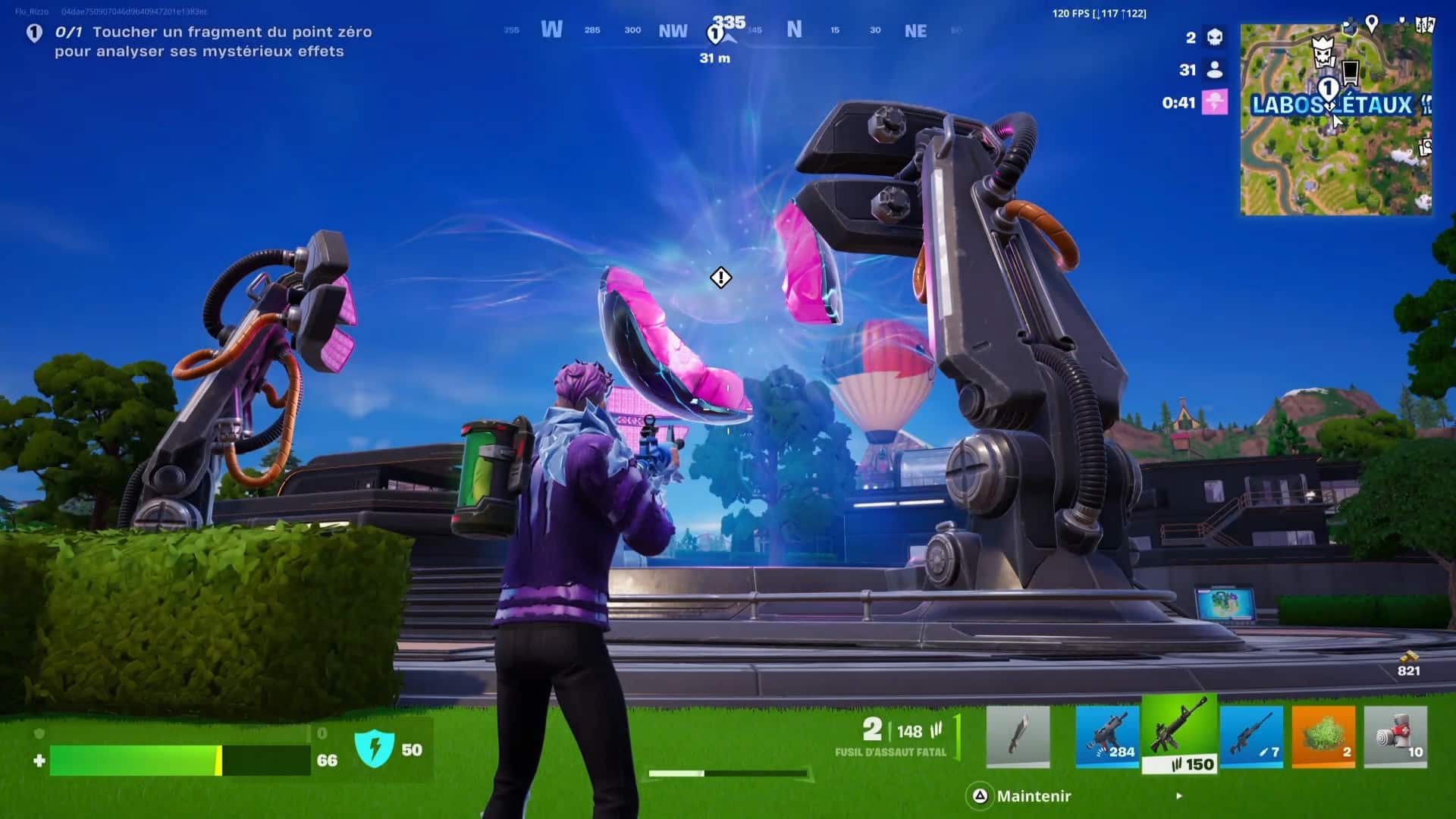Click the location pin icon above the minimap
Viewport: 1456px width, 819px height.
point(1373,24)
